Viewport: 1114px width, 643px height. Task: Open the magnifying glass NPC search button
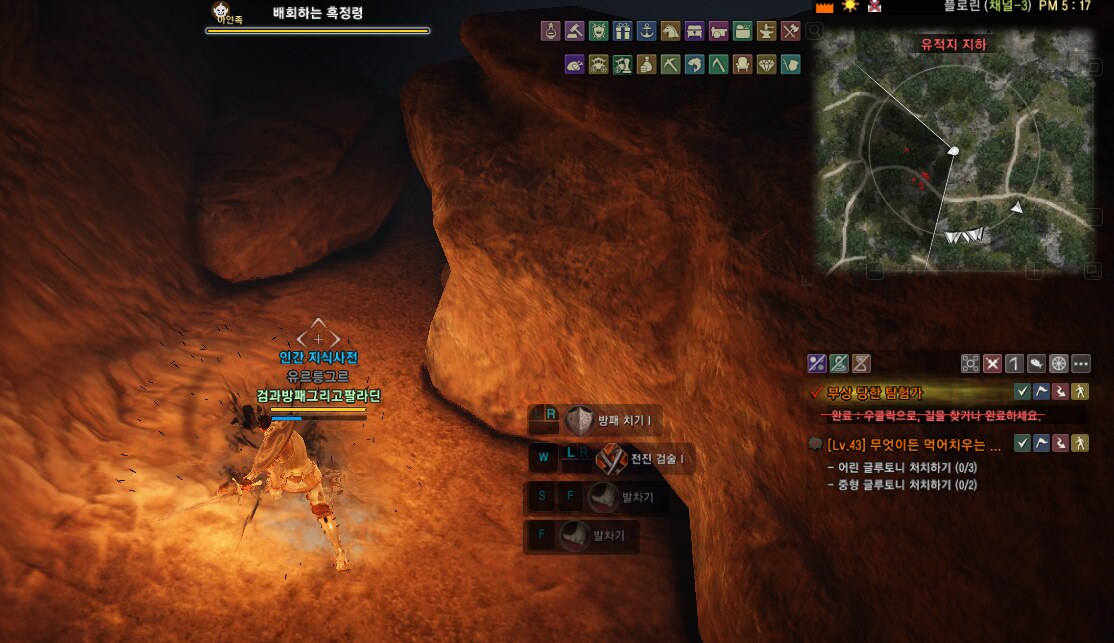pos(815,32)
